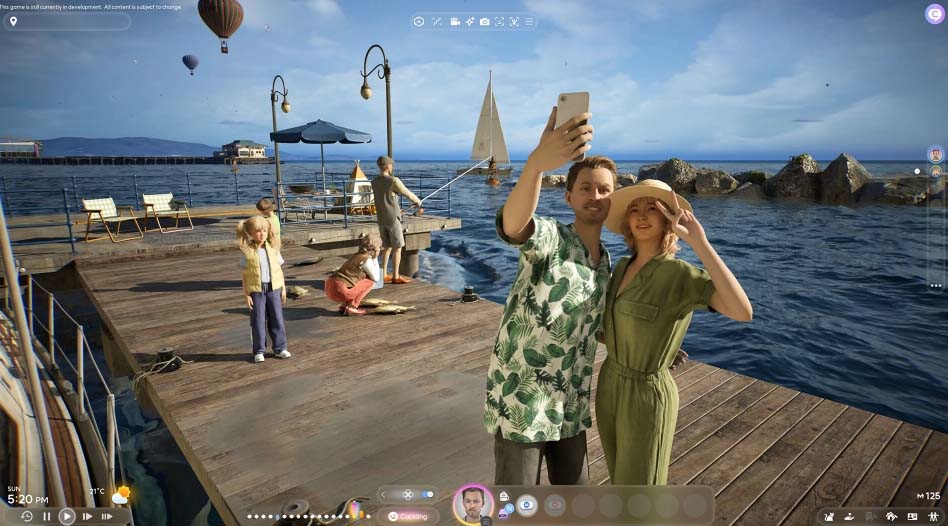Image resolution: width=948 pixels, height=526 pixels.
Task: Open the top toolbar's list menu
Action: [529, 21]
